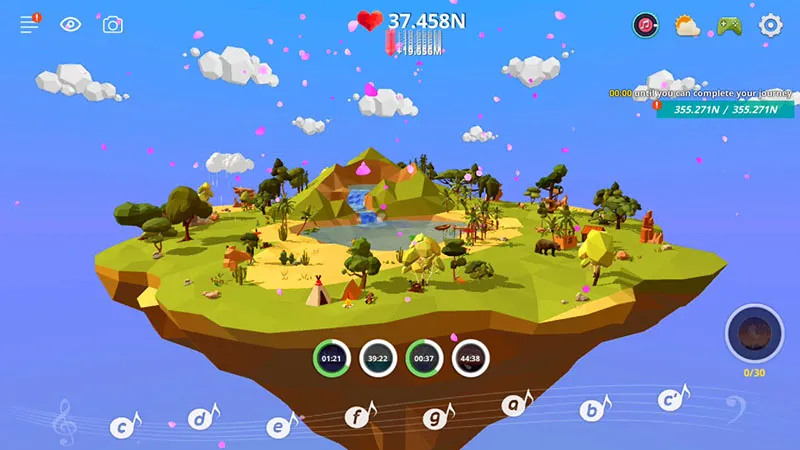Play the f music note
This screenshot has height=450, width=800.
point(357,415)
